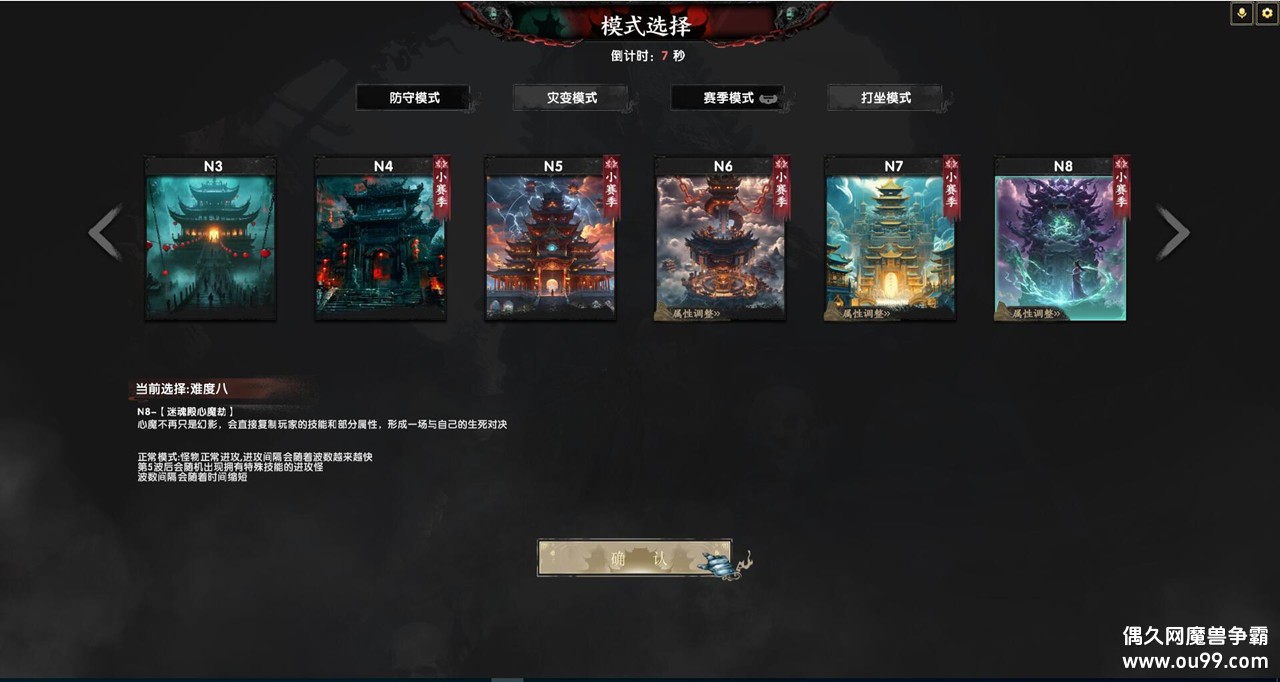The width and height of the screenshot is (1280, 682).
Task: Choose the N7 golden palace card
Action: point(890,240)
